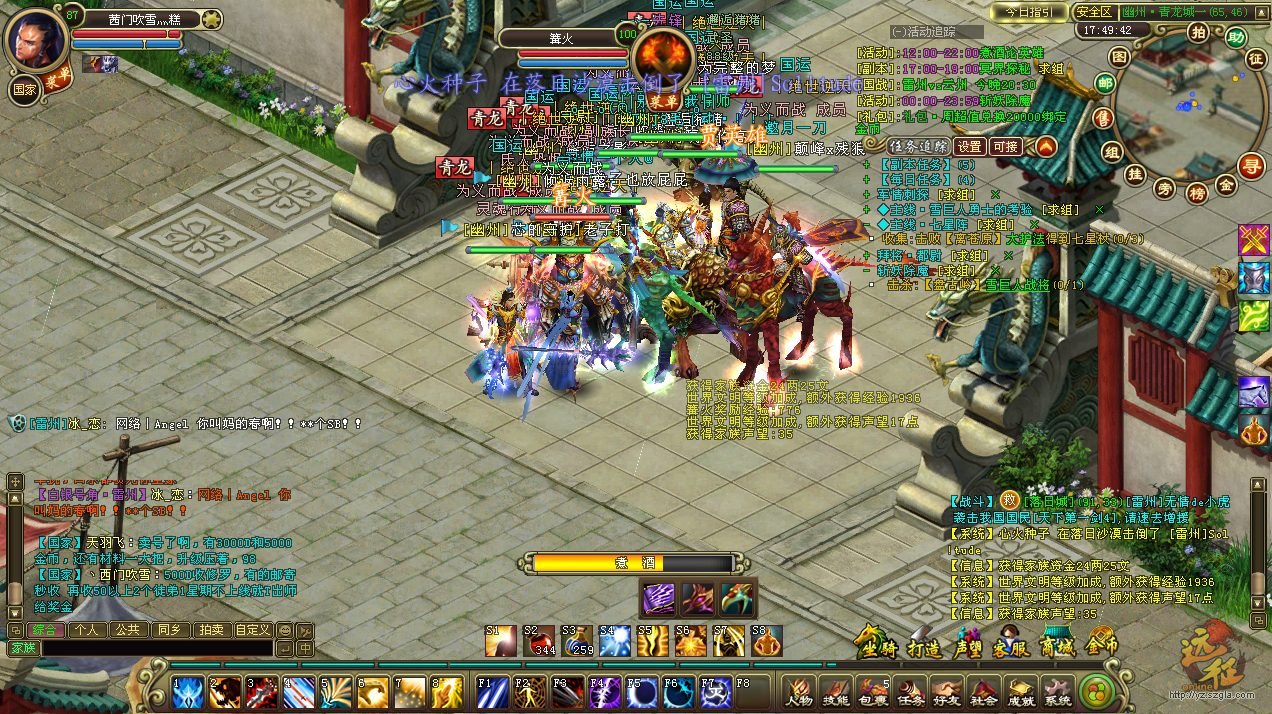Open the 包裹 inventory bag
This screenshot has height=714, width=1272.
[872, 690]
